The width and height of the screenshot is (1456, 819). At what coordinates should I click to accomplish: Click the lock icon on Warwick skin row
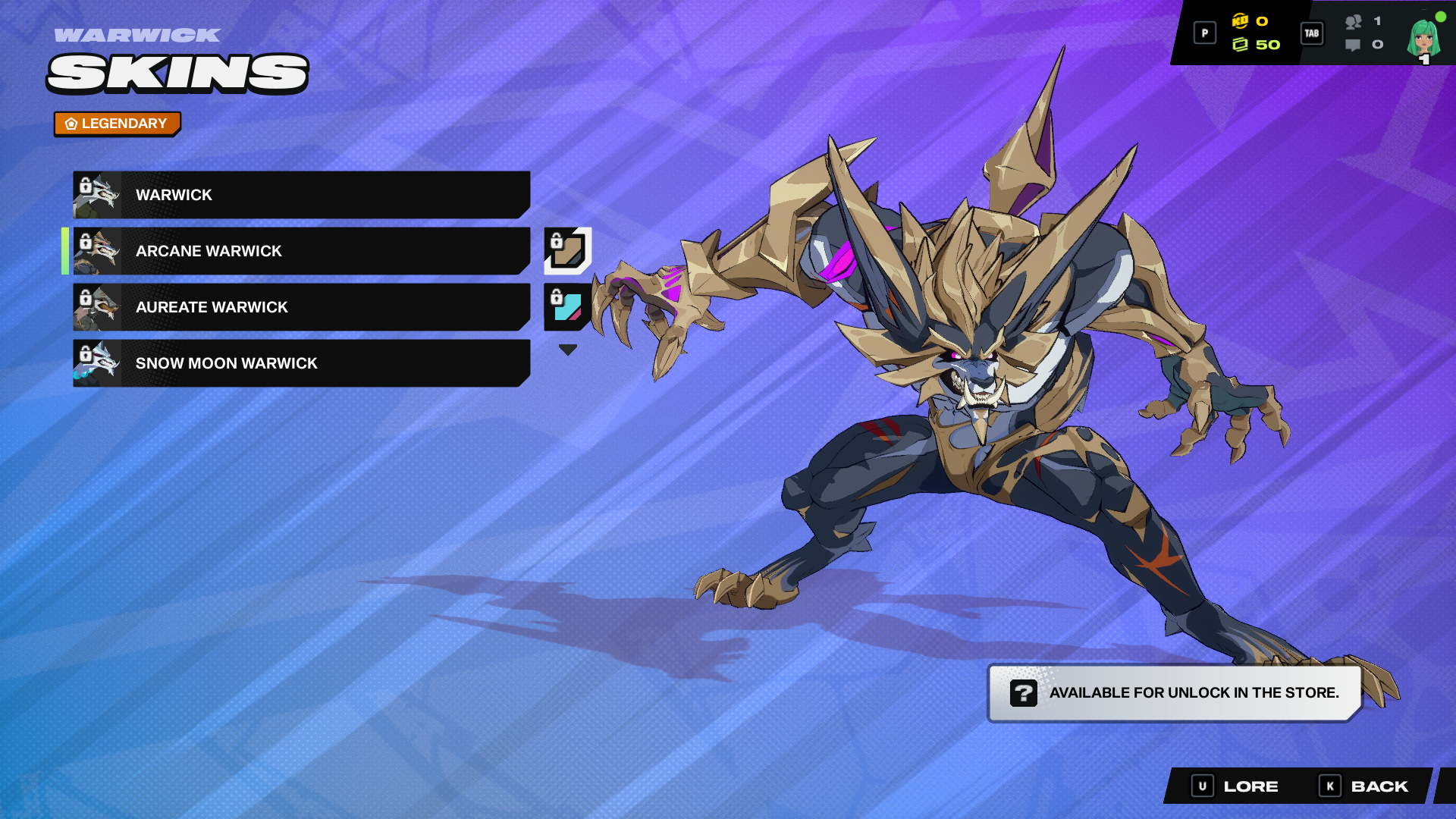click(x=86, y=186)
